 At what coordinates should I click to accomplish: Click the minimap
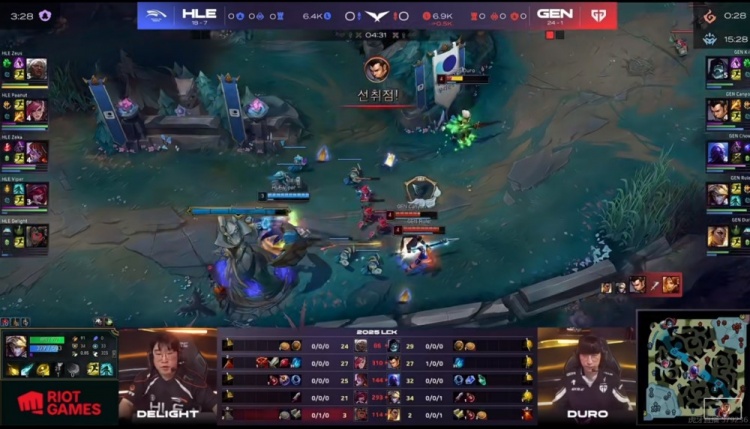click(x=692, y=367)
